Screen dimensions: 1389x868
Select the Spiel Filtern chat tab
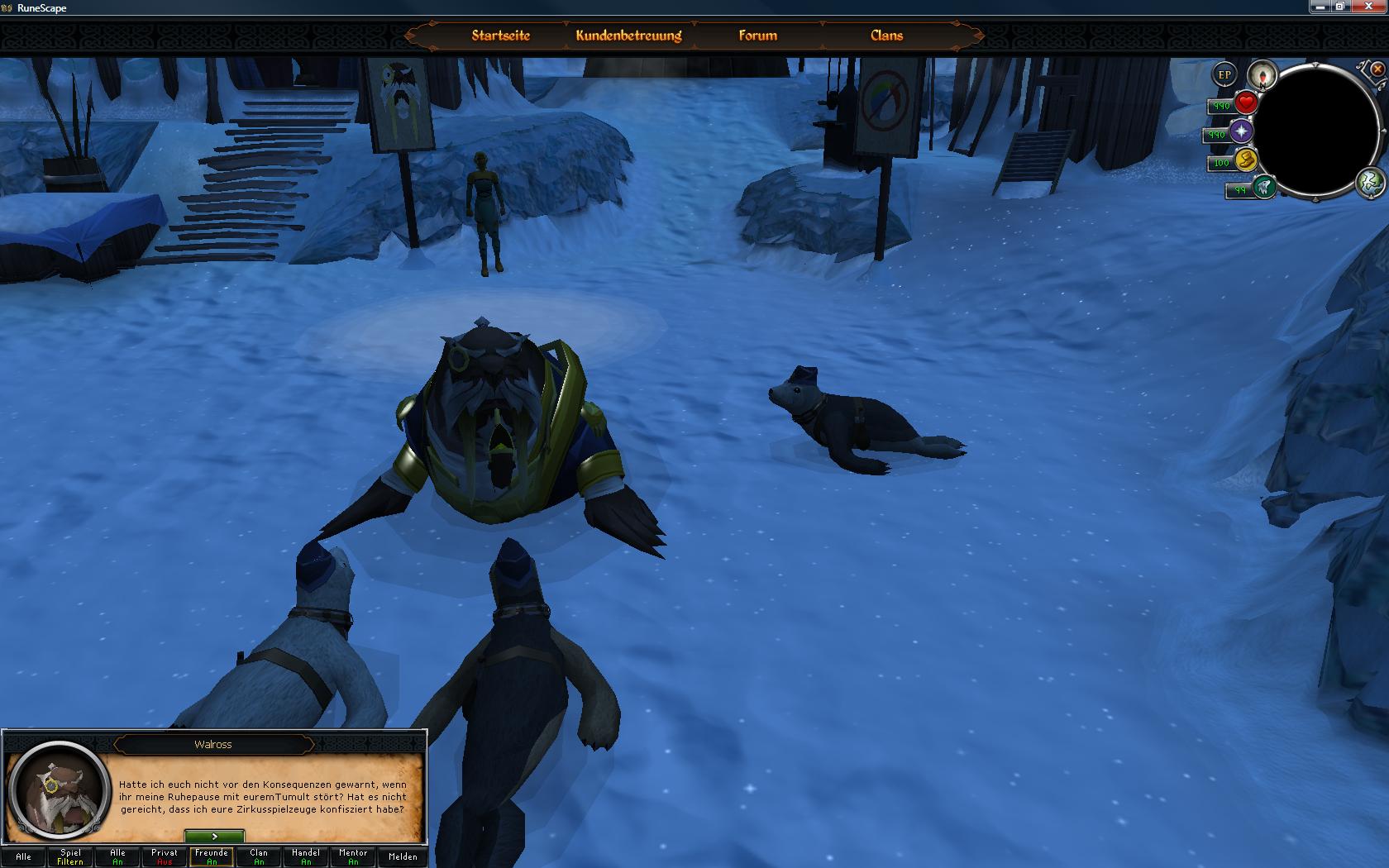tap(70, 856)
